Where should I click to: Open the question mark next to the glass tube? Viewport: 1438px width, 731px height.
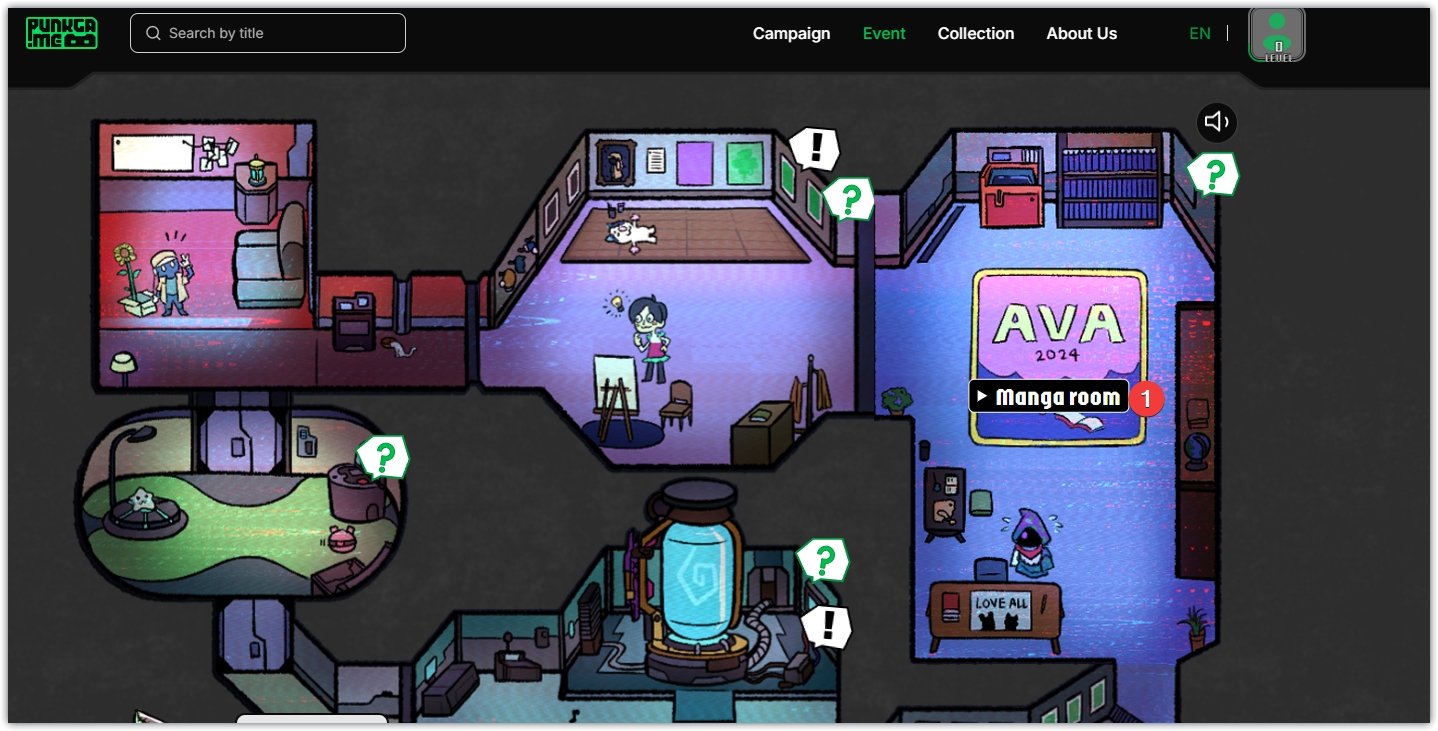(823, 561)
